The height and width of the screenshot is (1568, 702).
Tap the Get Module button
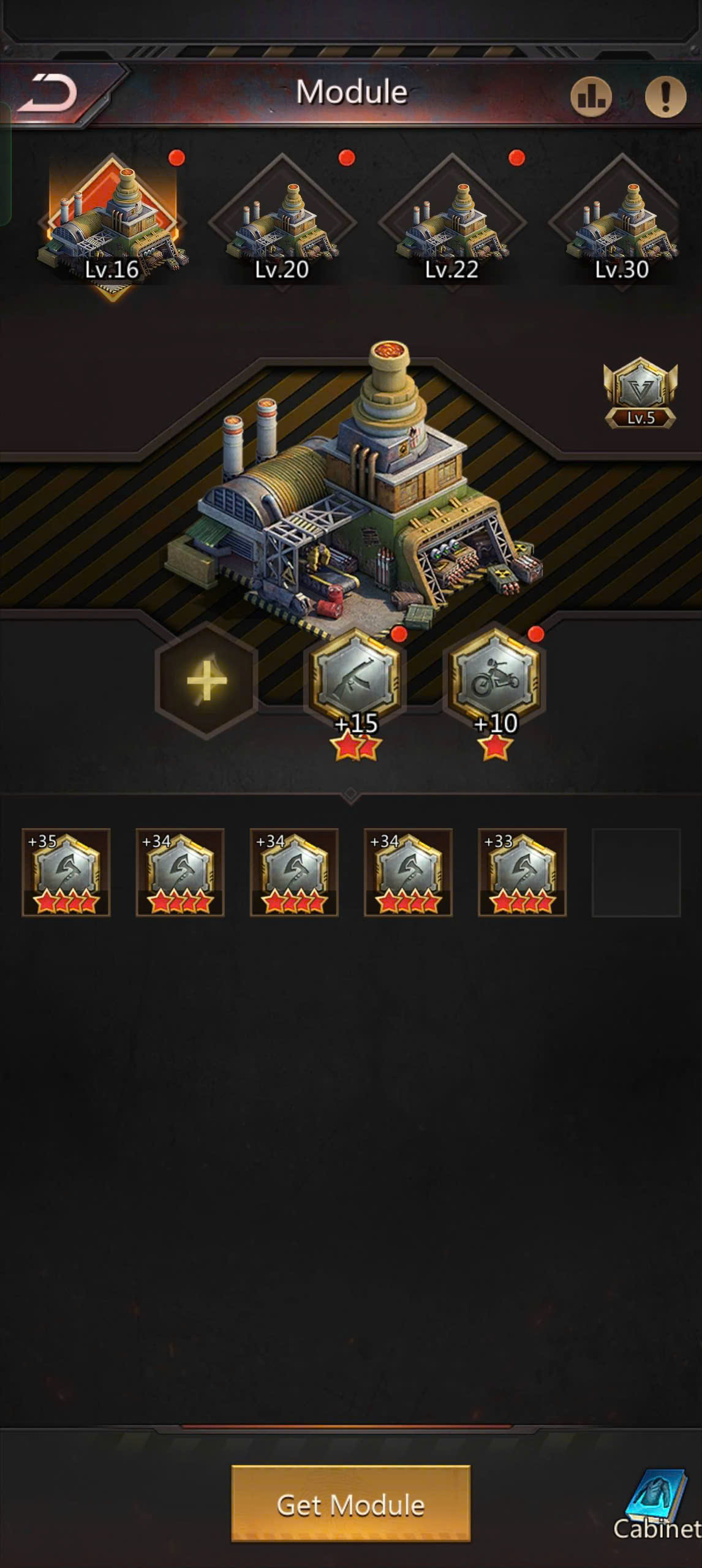(x=350, y=1504)
